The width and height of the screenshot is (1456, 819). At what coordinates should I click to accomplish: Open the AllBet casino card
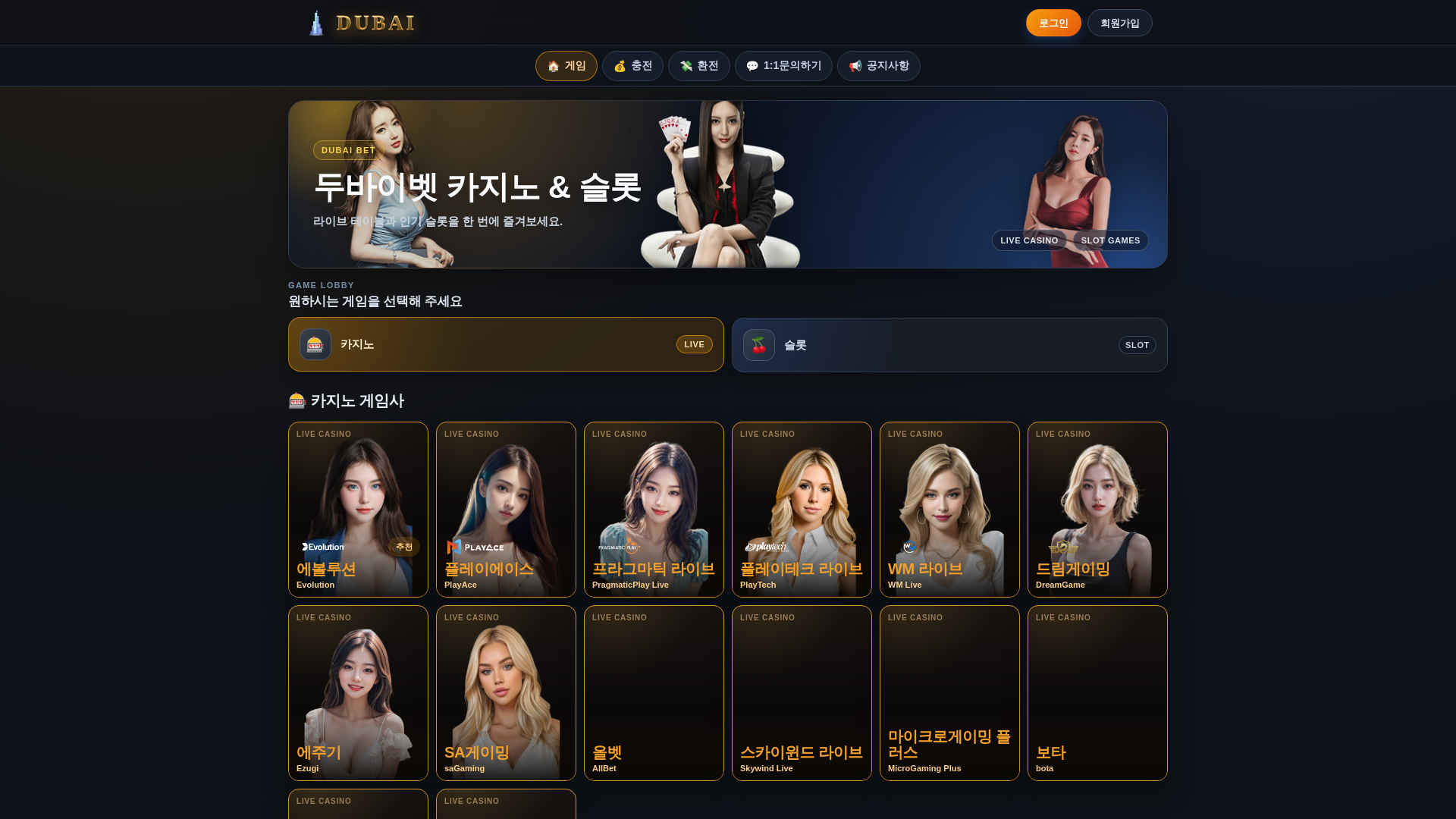click(654, 693)
